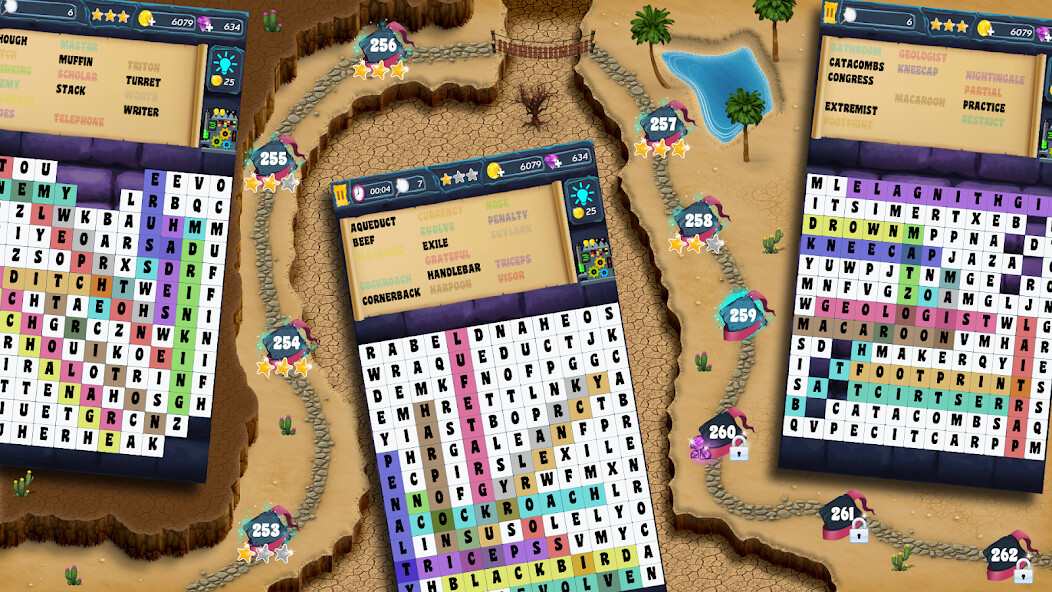This screenshot has height=592, width=1052.
Task: Open level 256 map node
Action: [x=382, y=46]
